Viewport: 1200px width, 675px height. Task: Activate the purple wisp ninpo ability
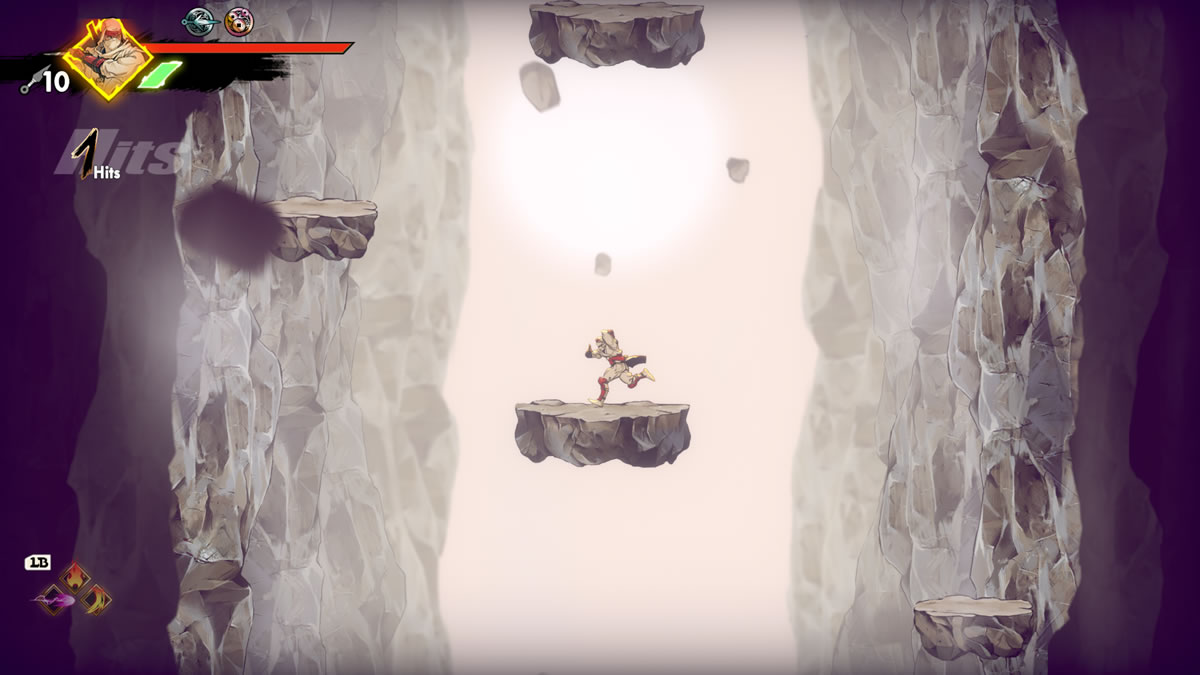point(54,600)
